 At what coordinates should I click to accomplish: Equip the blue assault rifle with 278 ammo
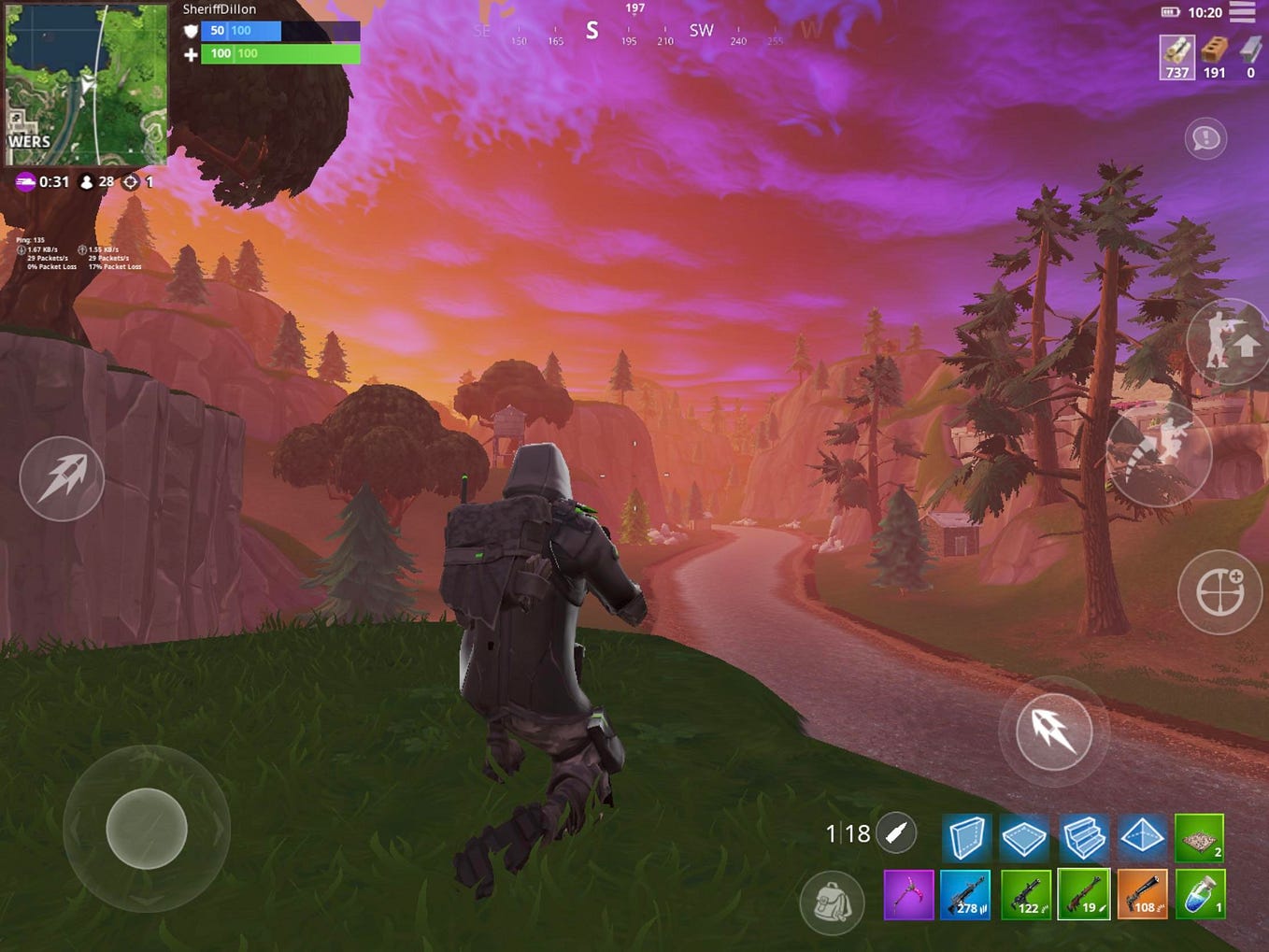click(967, 894)
